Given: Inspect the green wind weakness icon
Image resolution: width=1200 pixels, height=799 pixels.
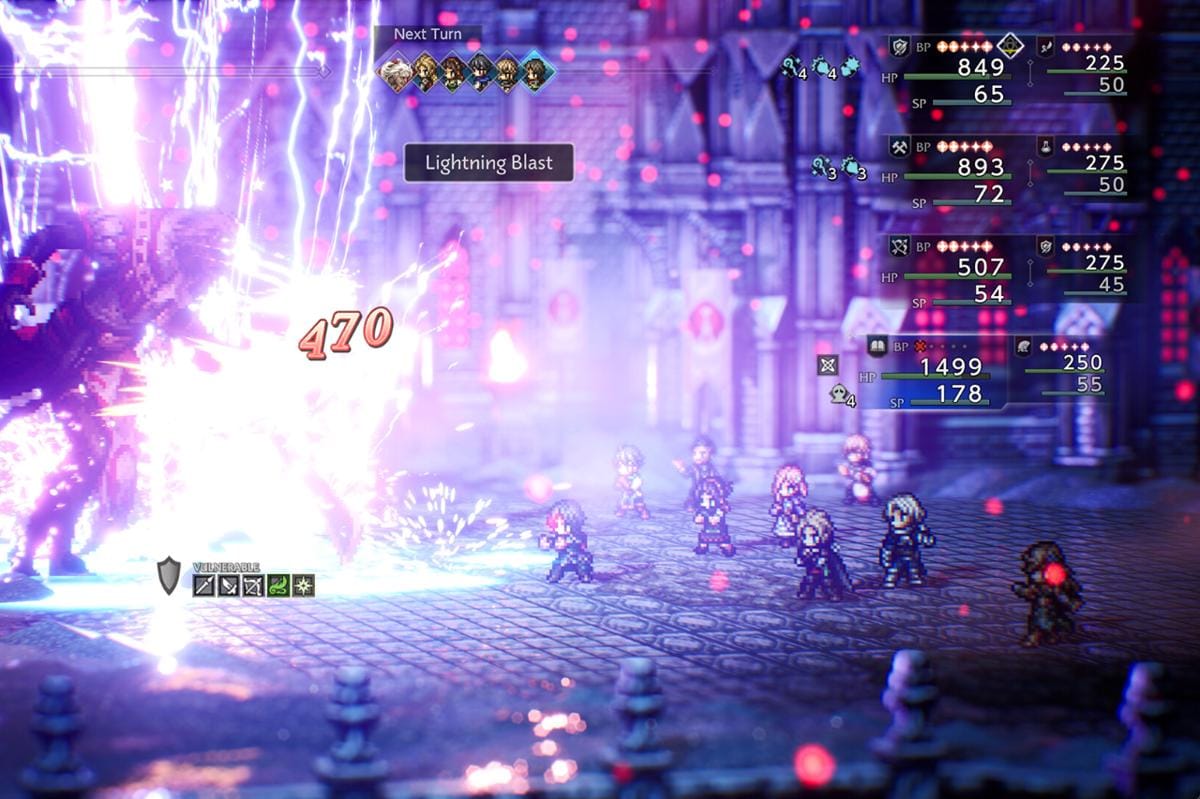Looking at the screenshot, I should 279,586.
